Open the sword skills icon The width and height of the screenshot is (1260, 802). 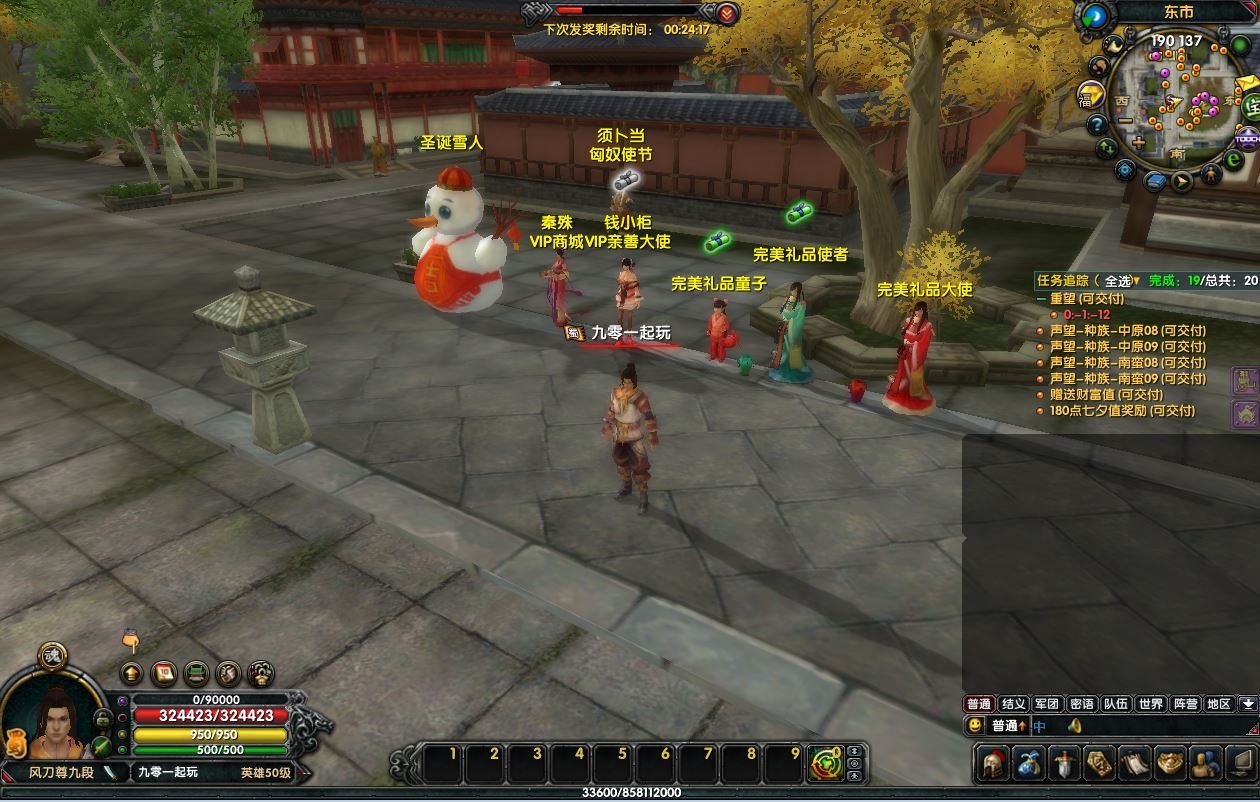1064,765
